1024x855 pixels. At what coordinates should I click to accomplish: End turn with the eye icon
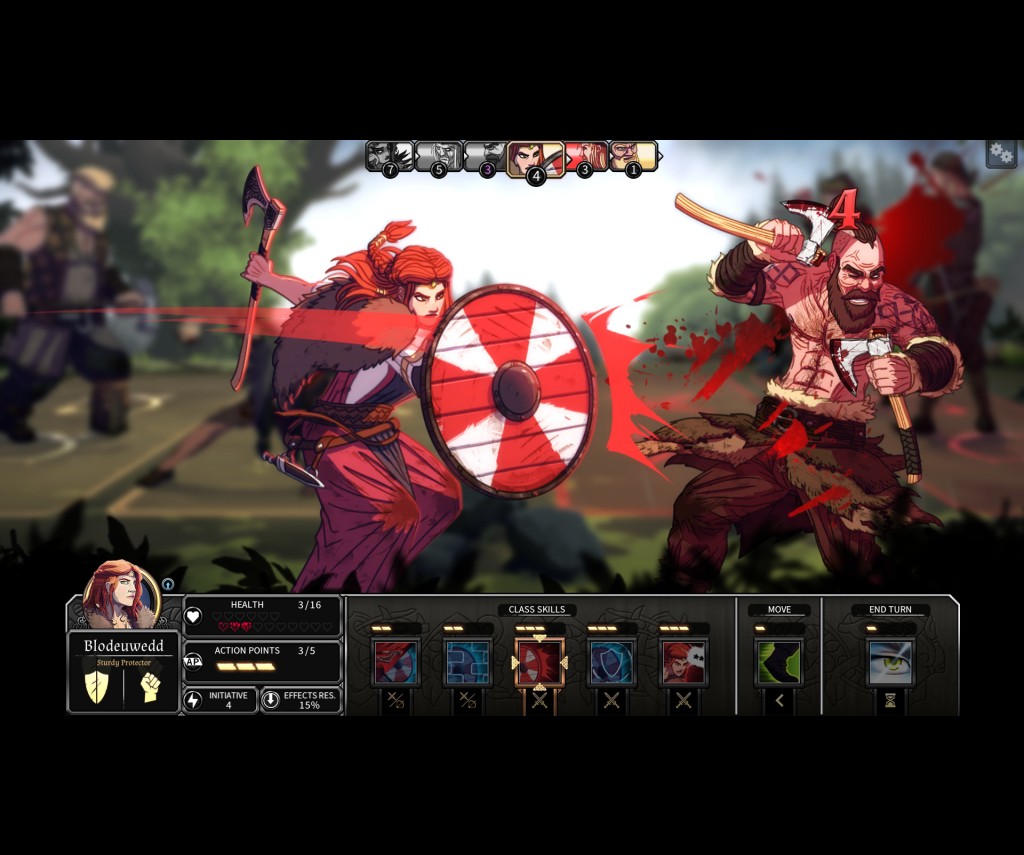pos(889,662)
